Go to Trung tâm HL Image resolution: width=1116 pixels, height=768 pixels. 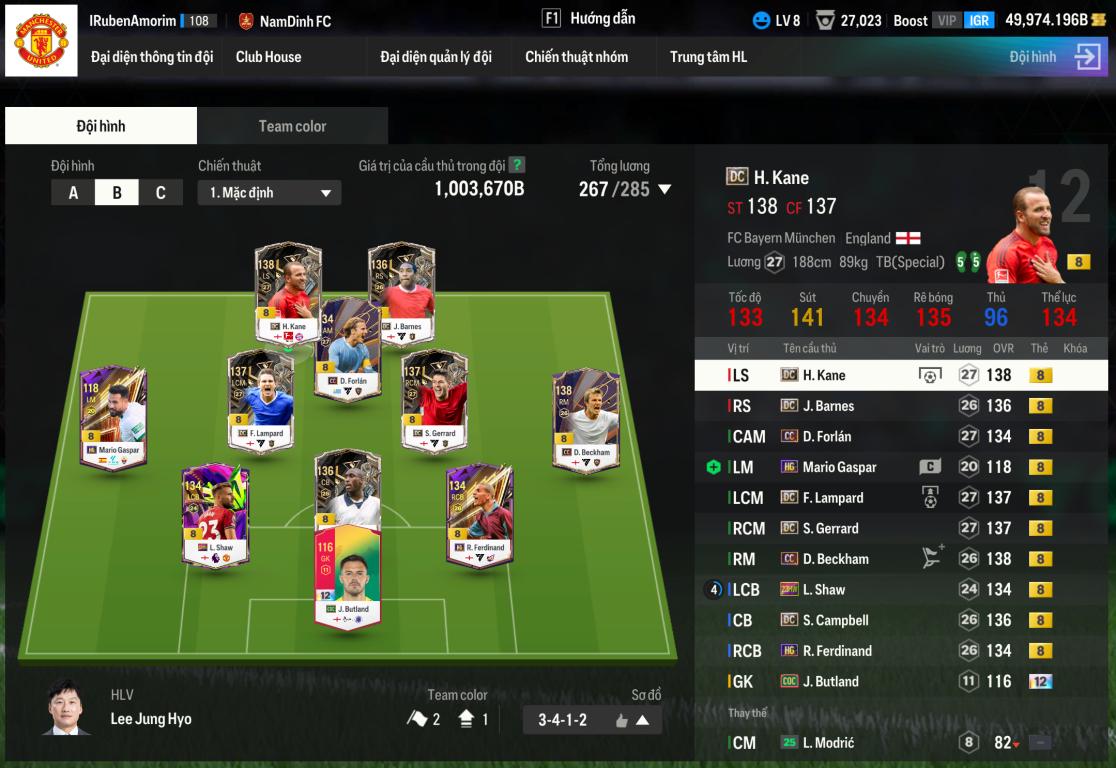coord(708,57)
